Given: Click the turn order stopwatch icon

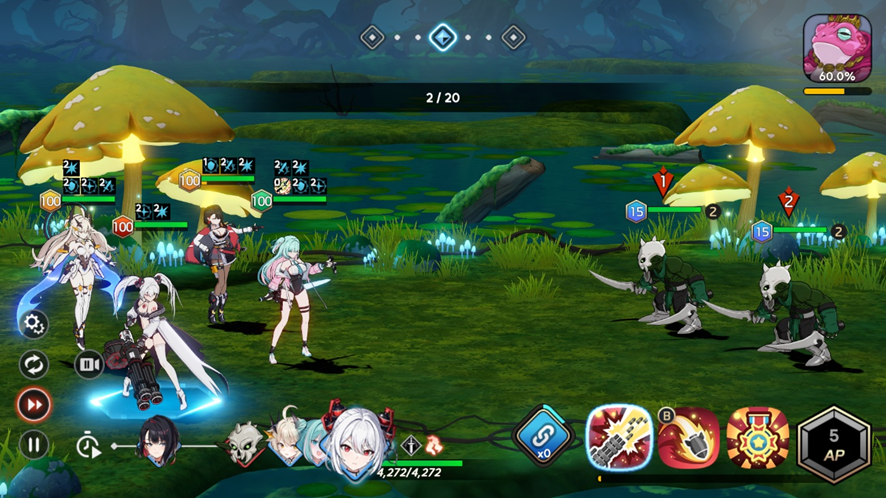Looking at the screenshot, I should pos(88,446).
